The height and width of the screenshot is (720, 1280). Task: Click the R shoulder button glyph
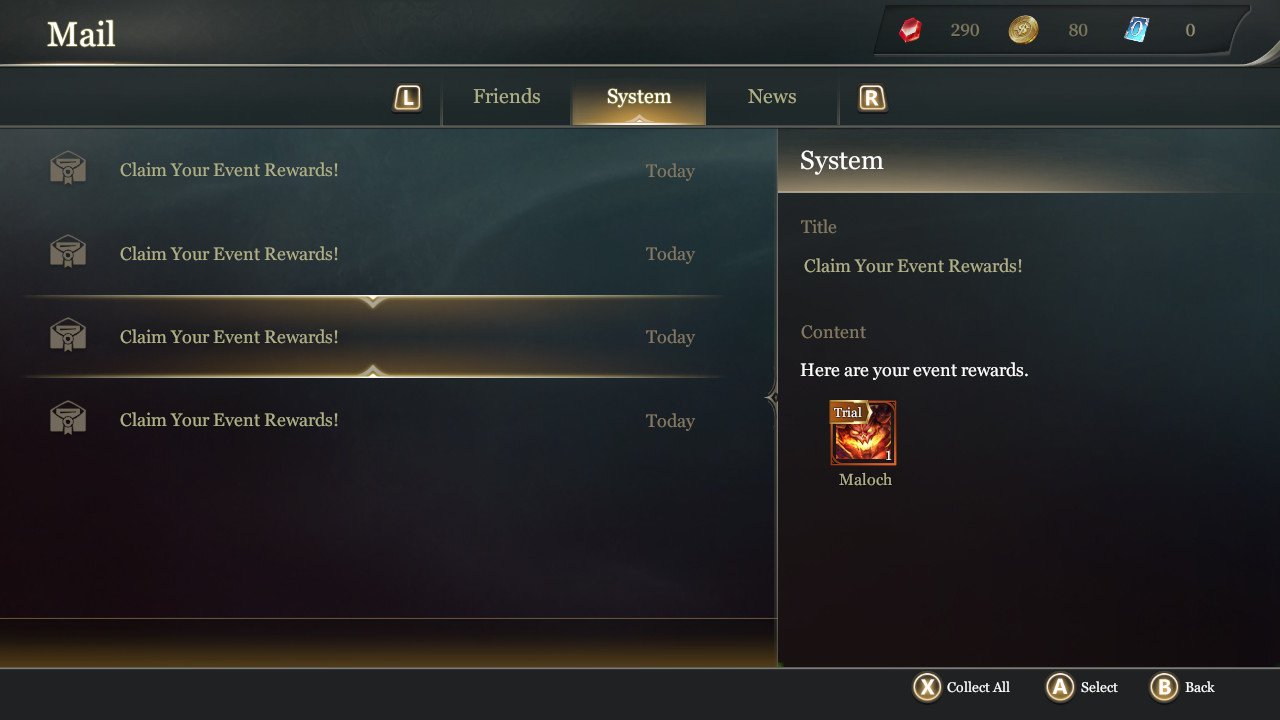(x=870, y=97)
